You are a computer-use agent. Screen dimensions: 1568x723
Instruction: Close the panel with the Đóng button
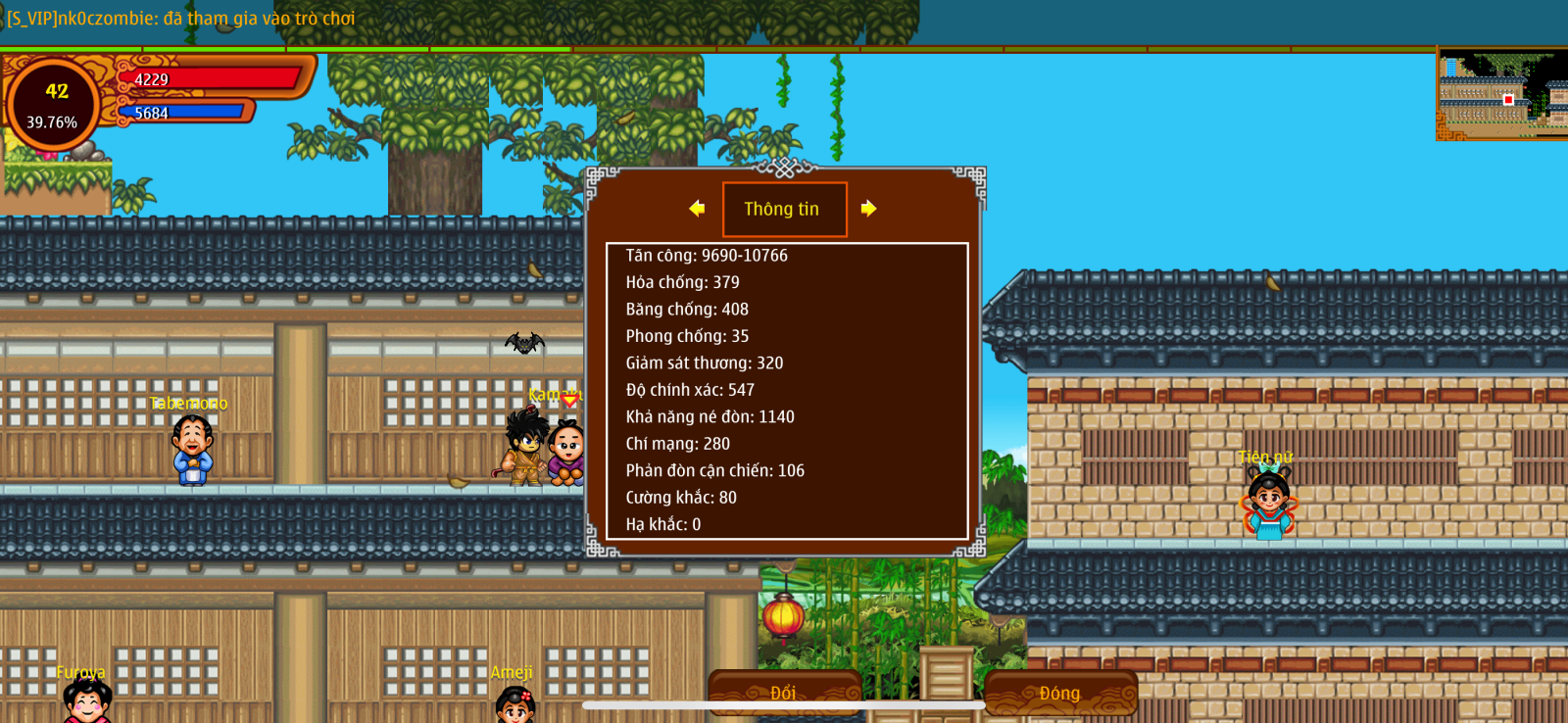click(x=1060, y=693)
